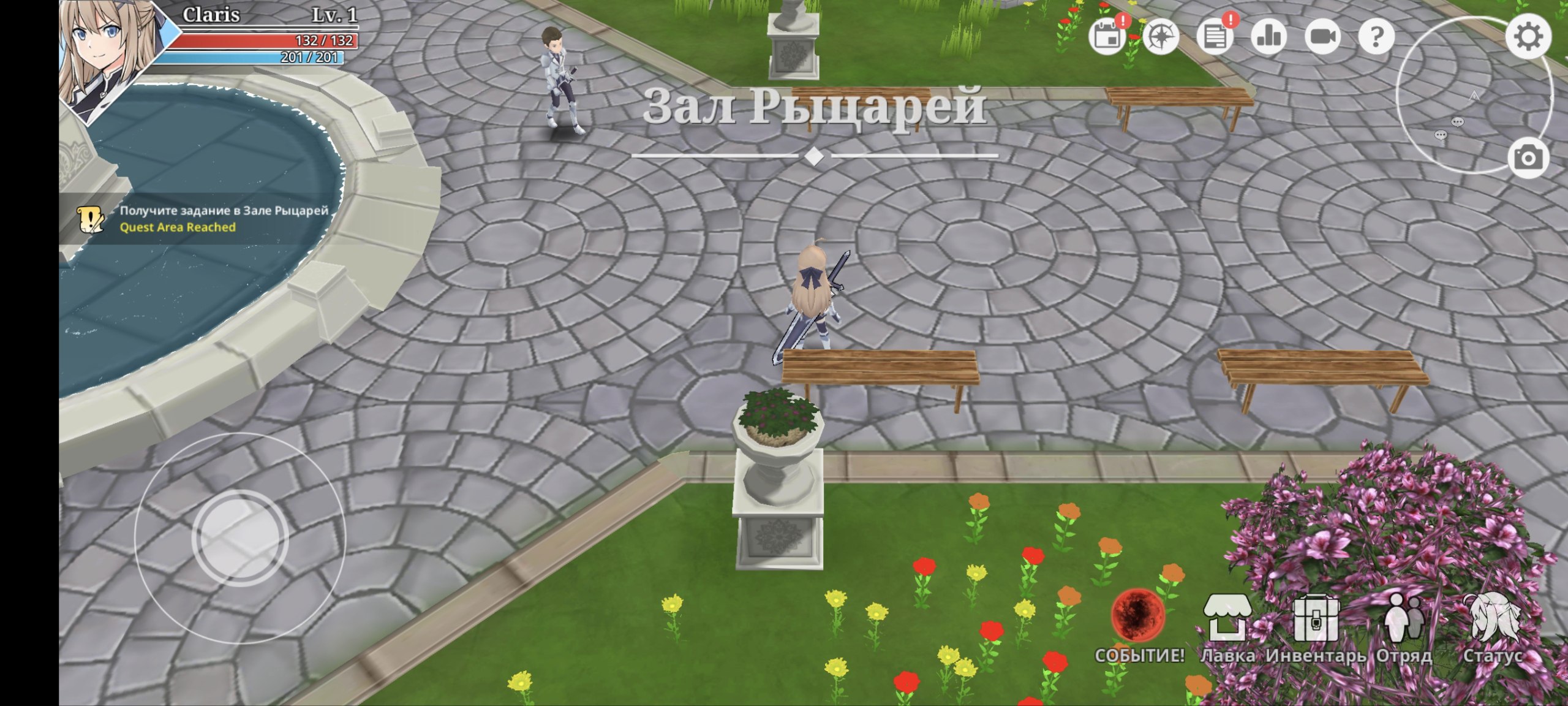This screenshot has width=1568, height=706.
Task: Open the calendar events icon
Action: [1107, 37]
